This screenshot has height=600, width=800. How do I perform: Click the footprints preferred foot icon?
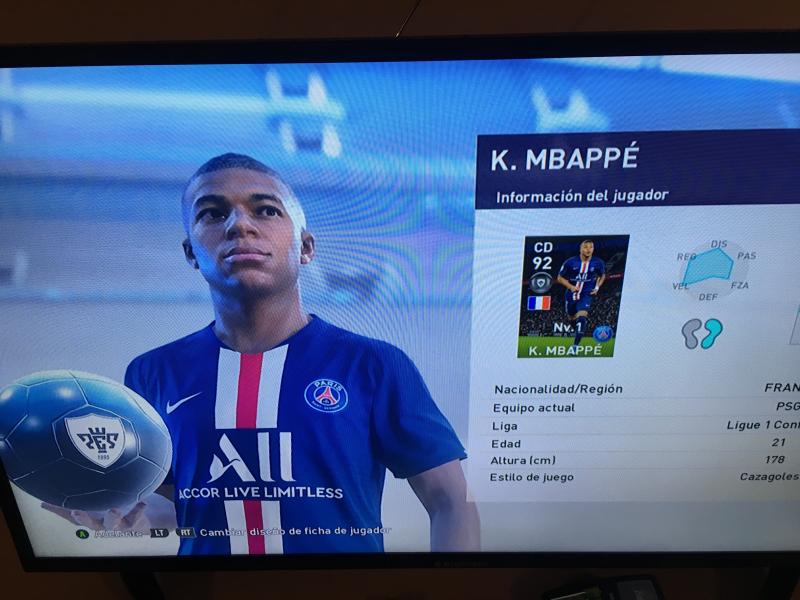pyautogui.click(x=702, y=334)
